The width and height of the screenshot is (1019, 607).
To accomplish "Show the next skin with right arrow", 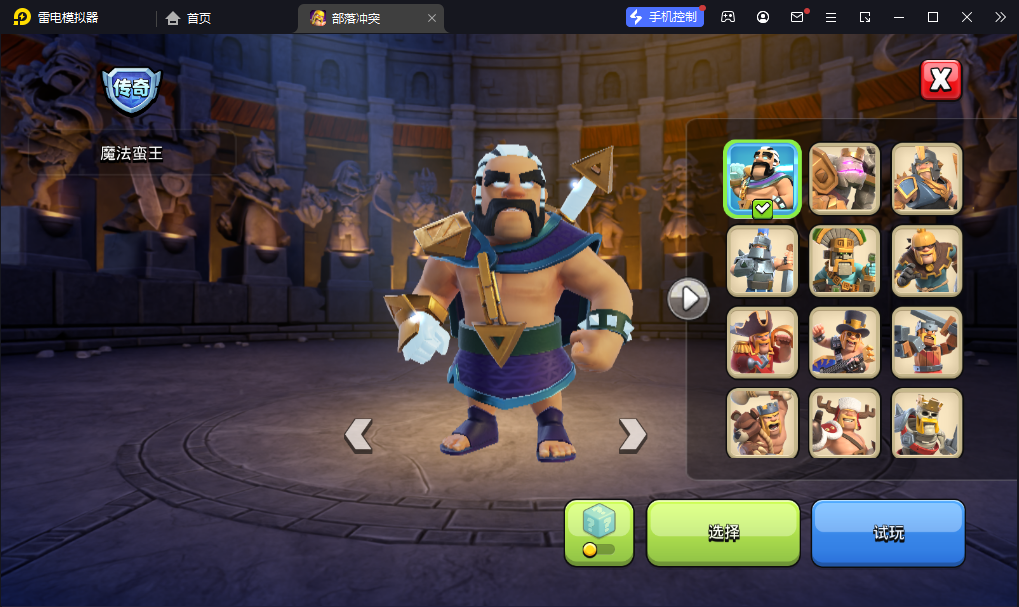I will pyautogui.click(x=632, y=434).
